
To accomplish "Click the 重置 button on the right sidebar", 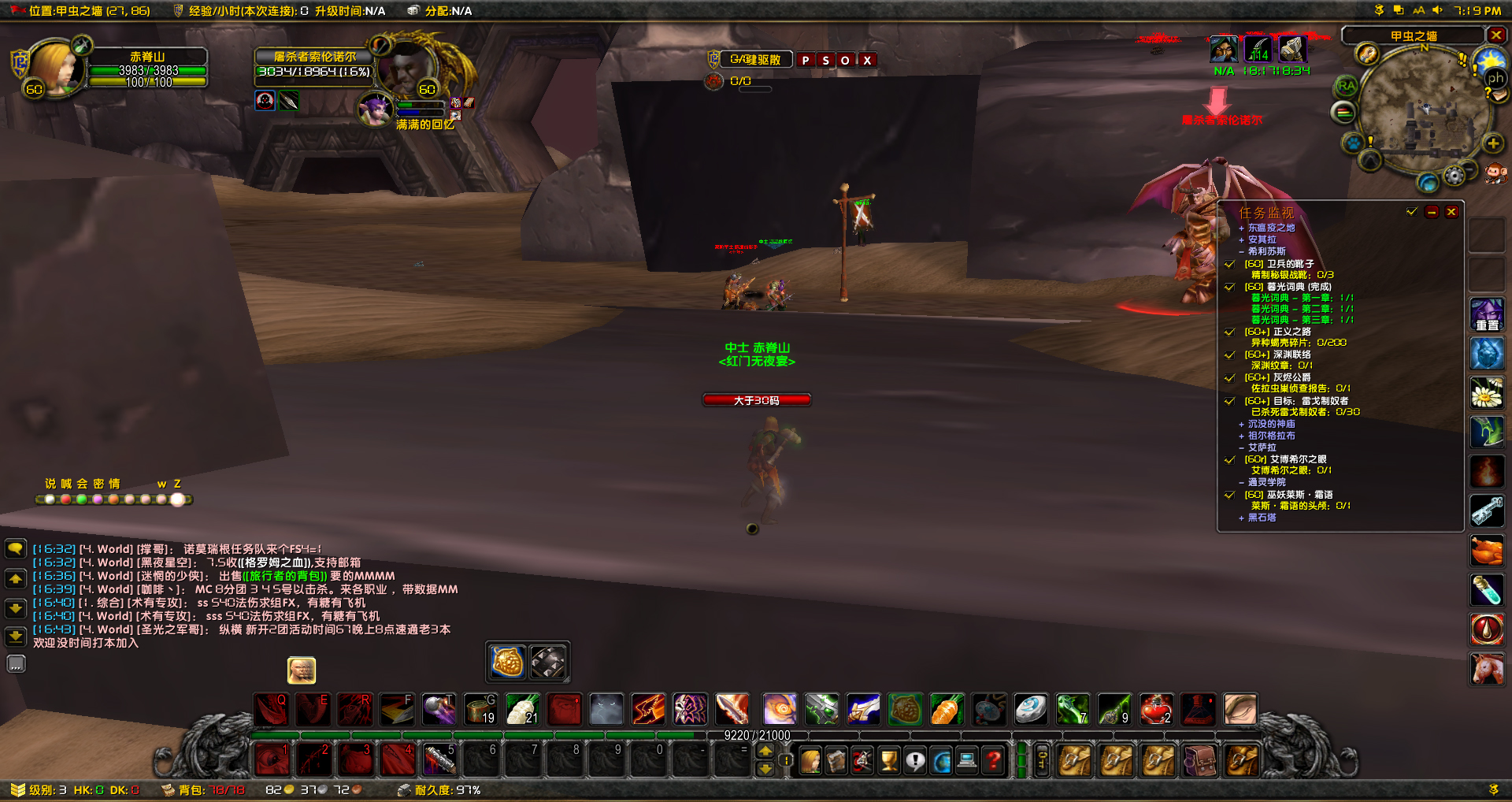I will 1488,314.
